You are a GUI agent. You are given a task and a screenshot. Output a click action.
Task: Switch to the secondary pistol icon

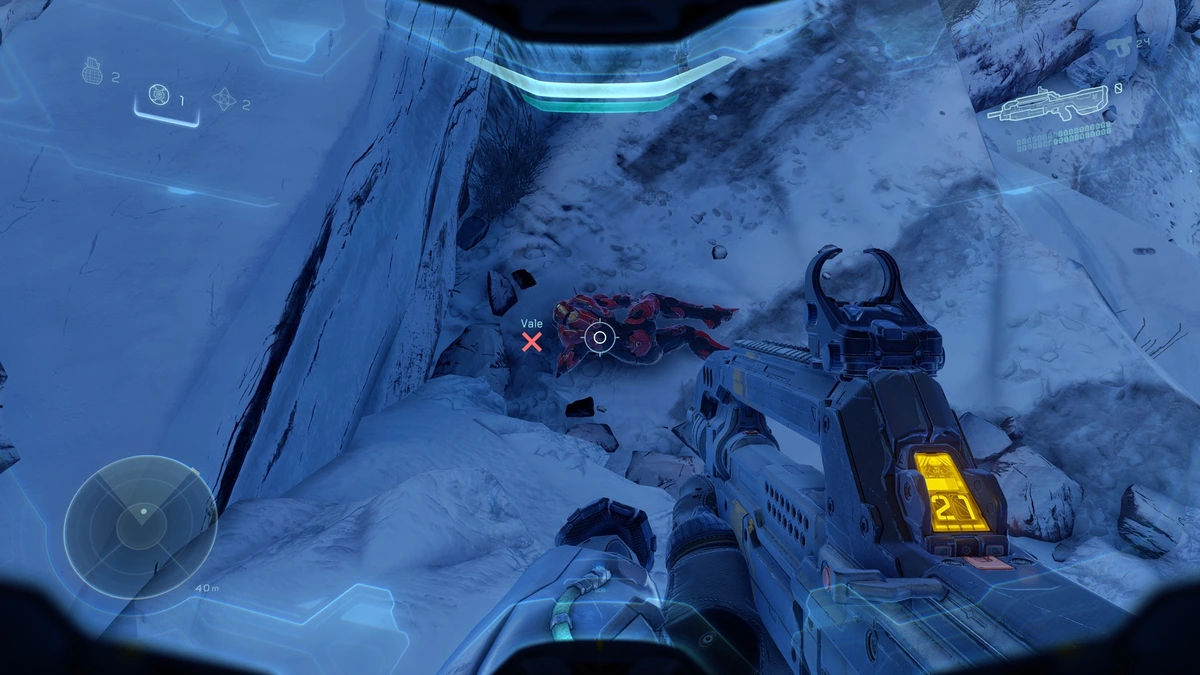pyautogui.click(x=1119, y=46)
